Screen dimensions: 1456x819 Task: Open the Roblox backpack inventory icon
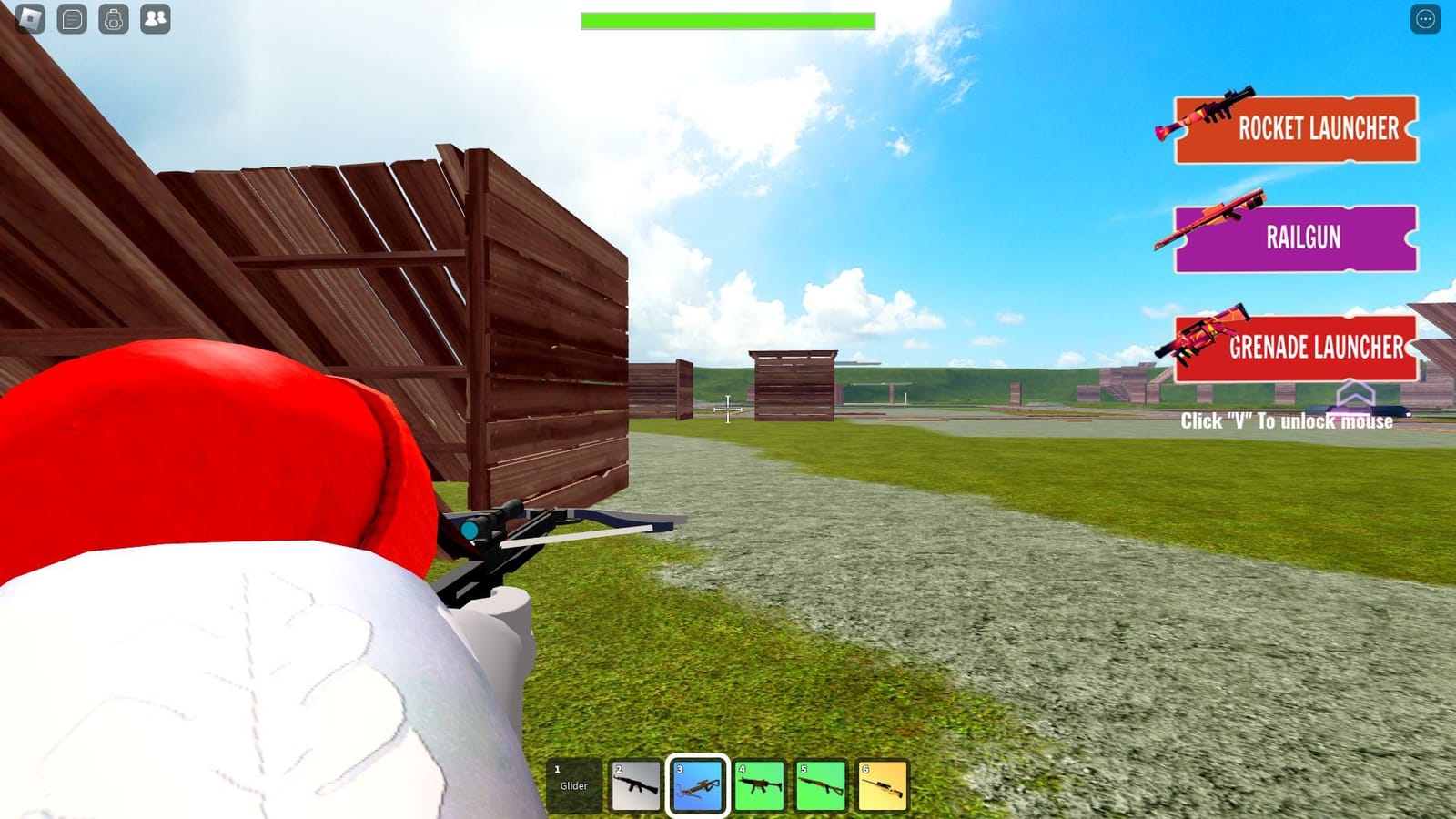click(x=113, y=18)
